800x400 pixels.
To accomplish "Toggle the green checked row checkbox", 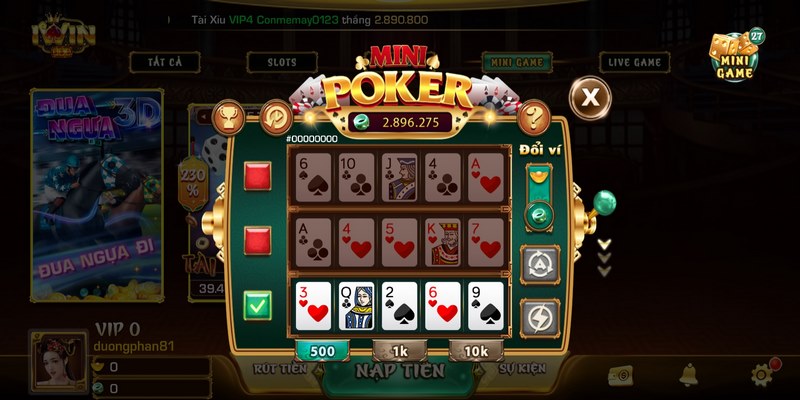I will 258,305.
